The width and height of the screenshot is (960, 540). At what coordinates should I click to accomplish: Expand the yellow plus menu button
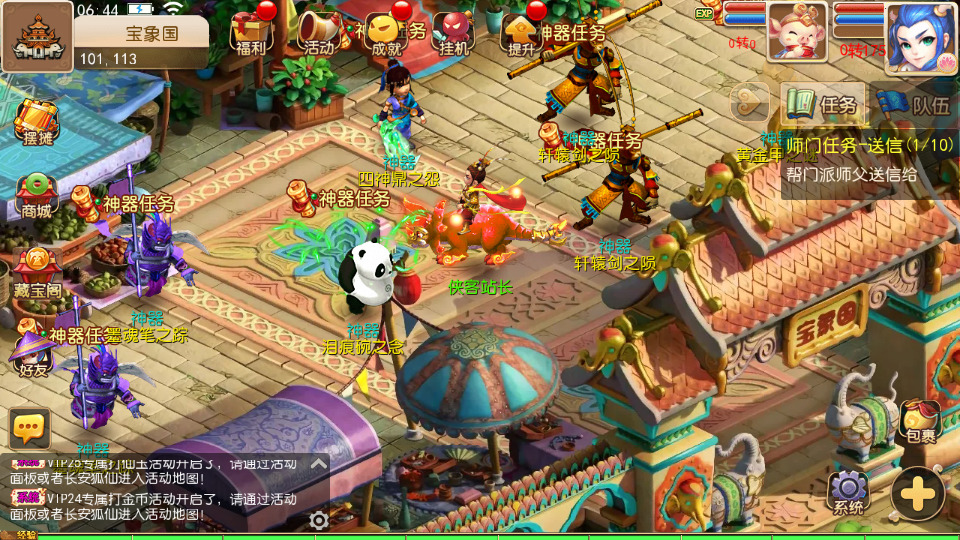point(917,492)
